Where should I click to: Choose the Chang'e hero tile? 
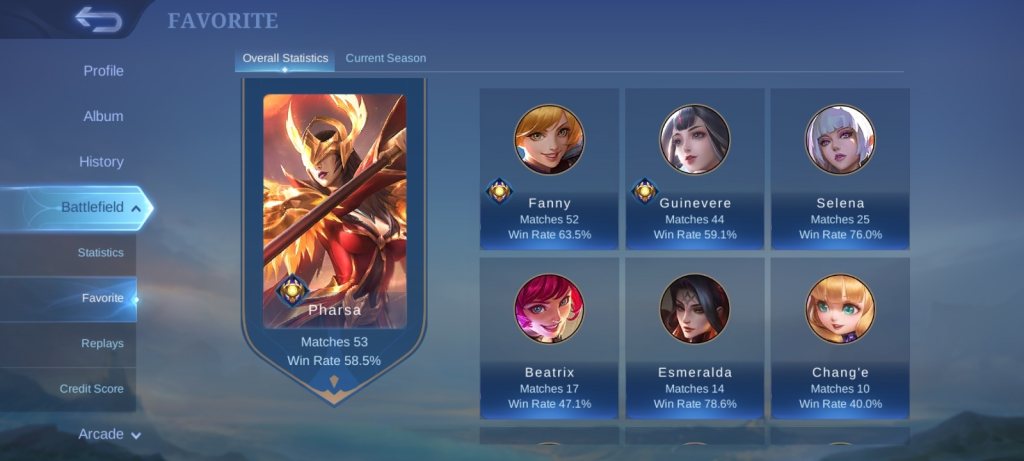pyautogui.click(x=840, y=338)
